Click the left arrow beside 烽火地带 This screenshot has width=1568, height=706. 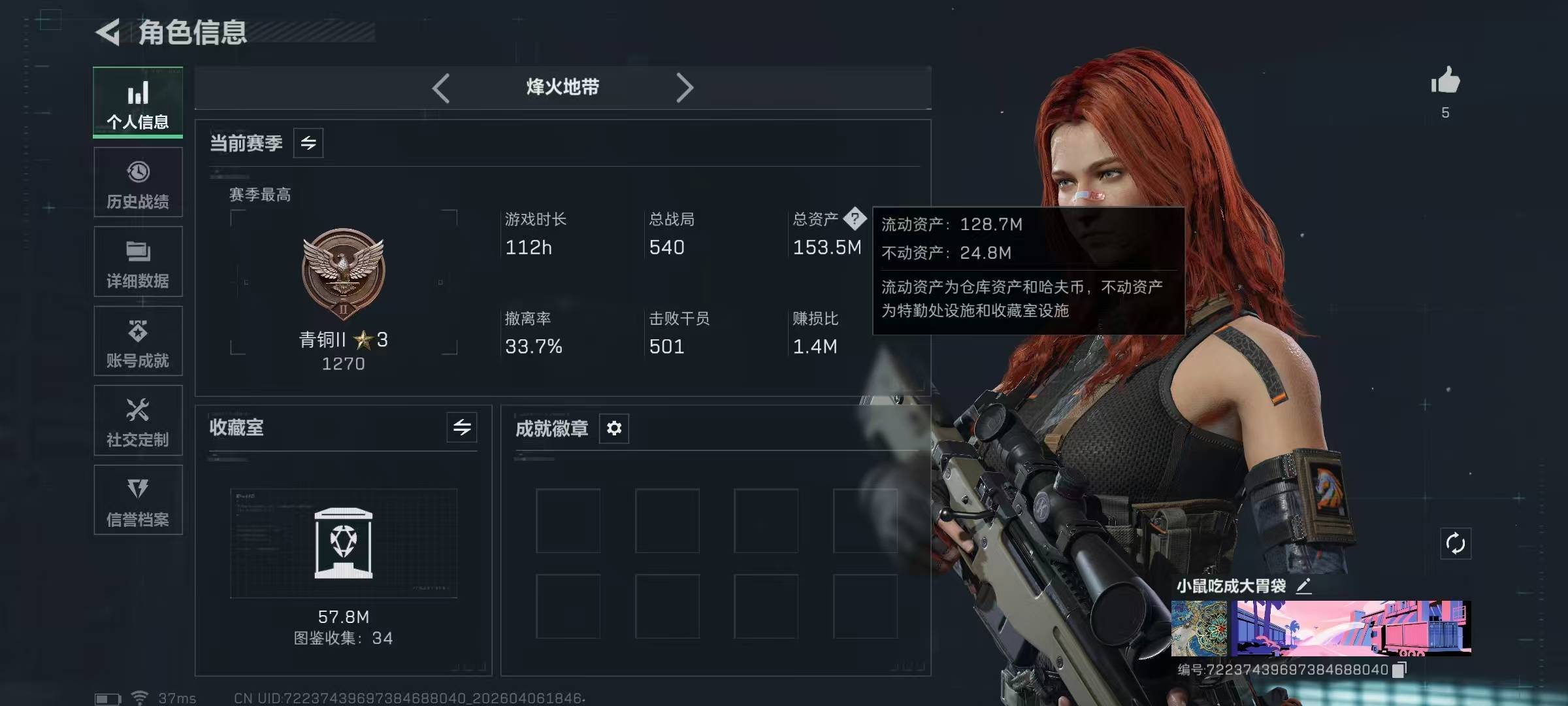tap(442, 88)
